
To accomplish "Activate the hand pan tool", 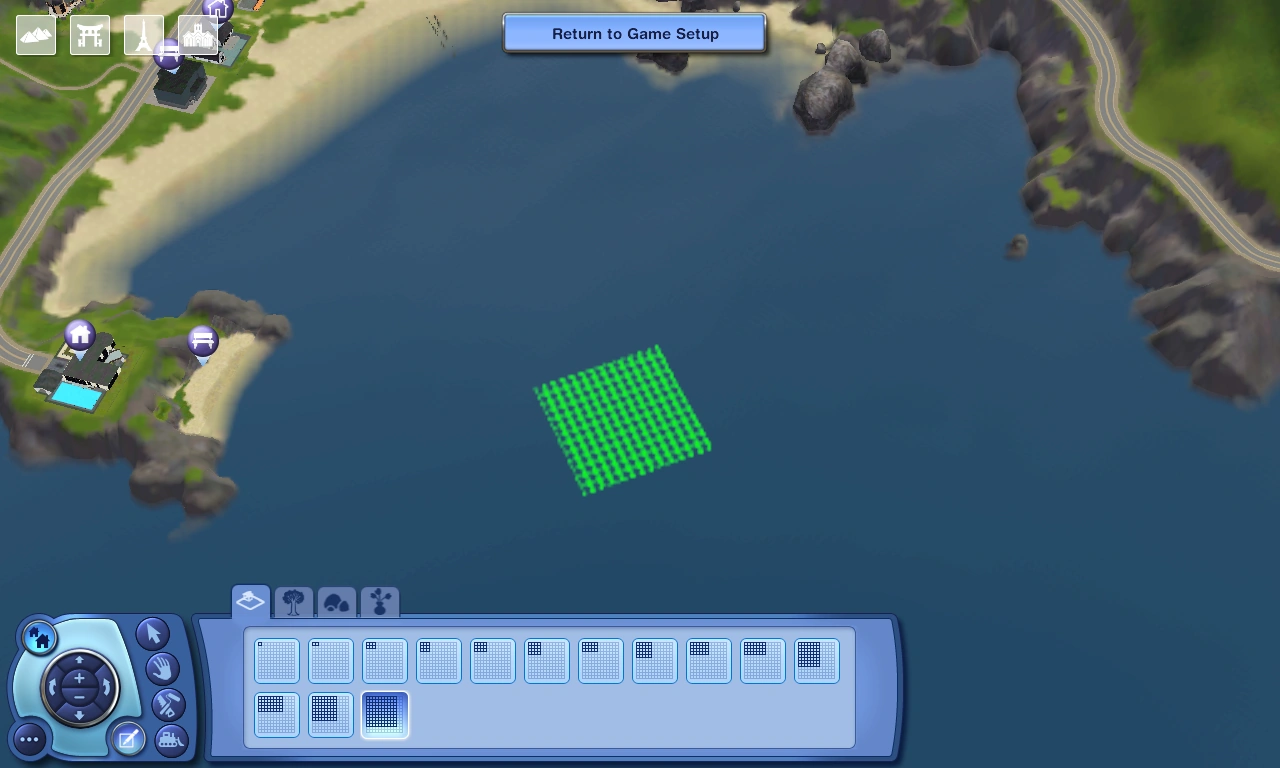I will point(162,667).
